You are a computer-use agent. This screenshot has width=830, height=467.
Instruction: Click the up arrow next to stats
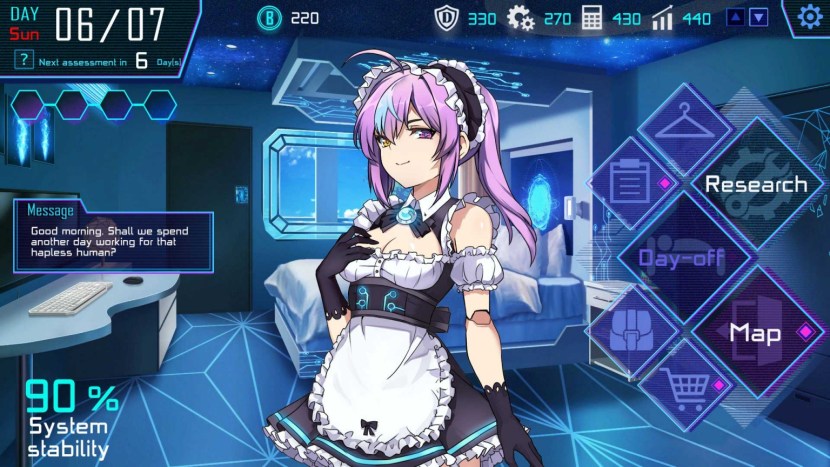[735, 17]
